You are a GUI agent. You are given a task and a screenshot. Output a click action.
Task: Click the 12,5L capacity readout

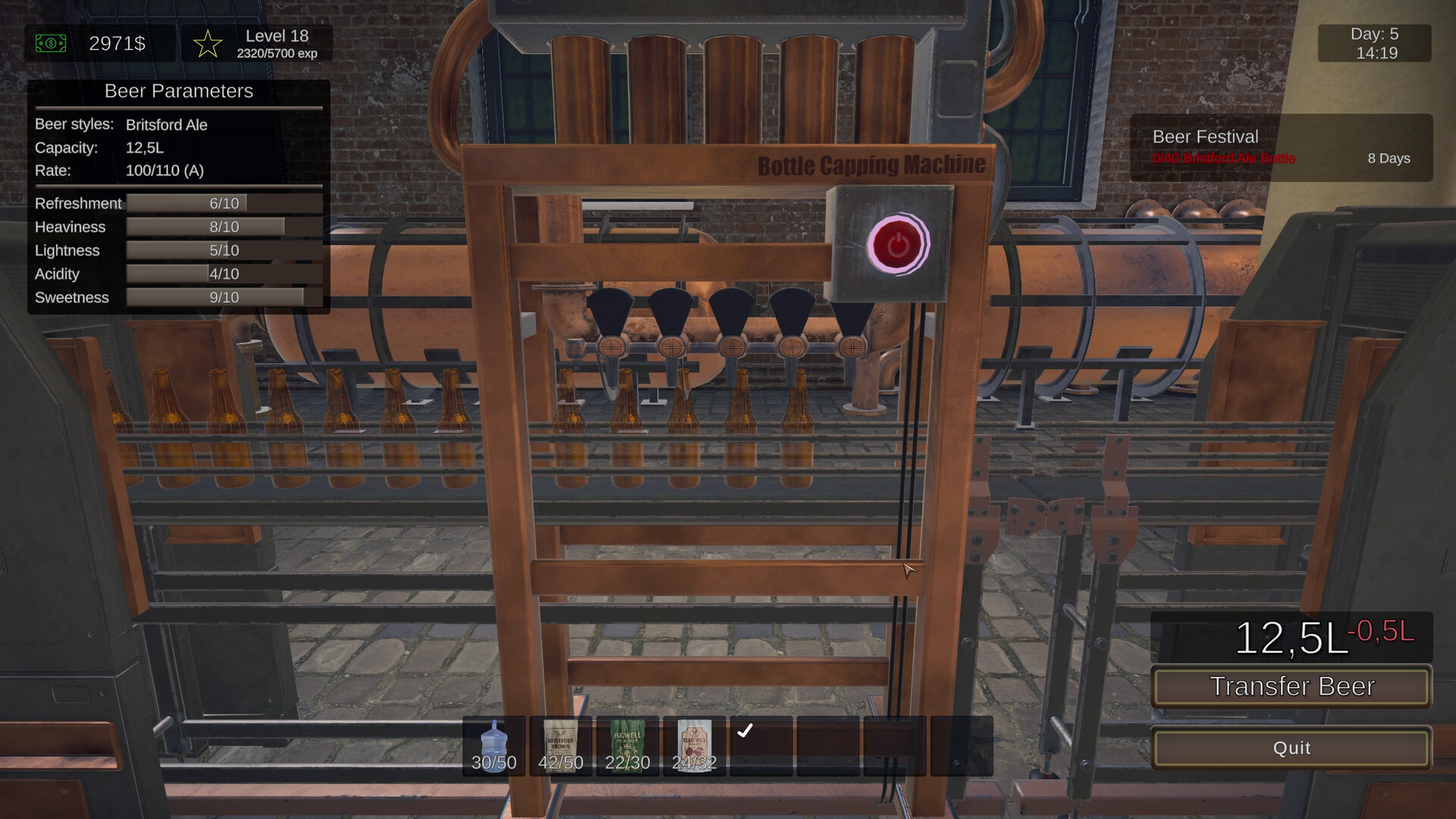click(x=146, y=148)
